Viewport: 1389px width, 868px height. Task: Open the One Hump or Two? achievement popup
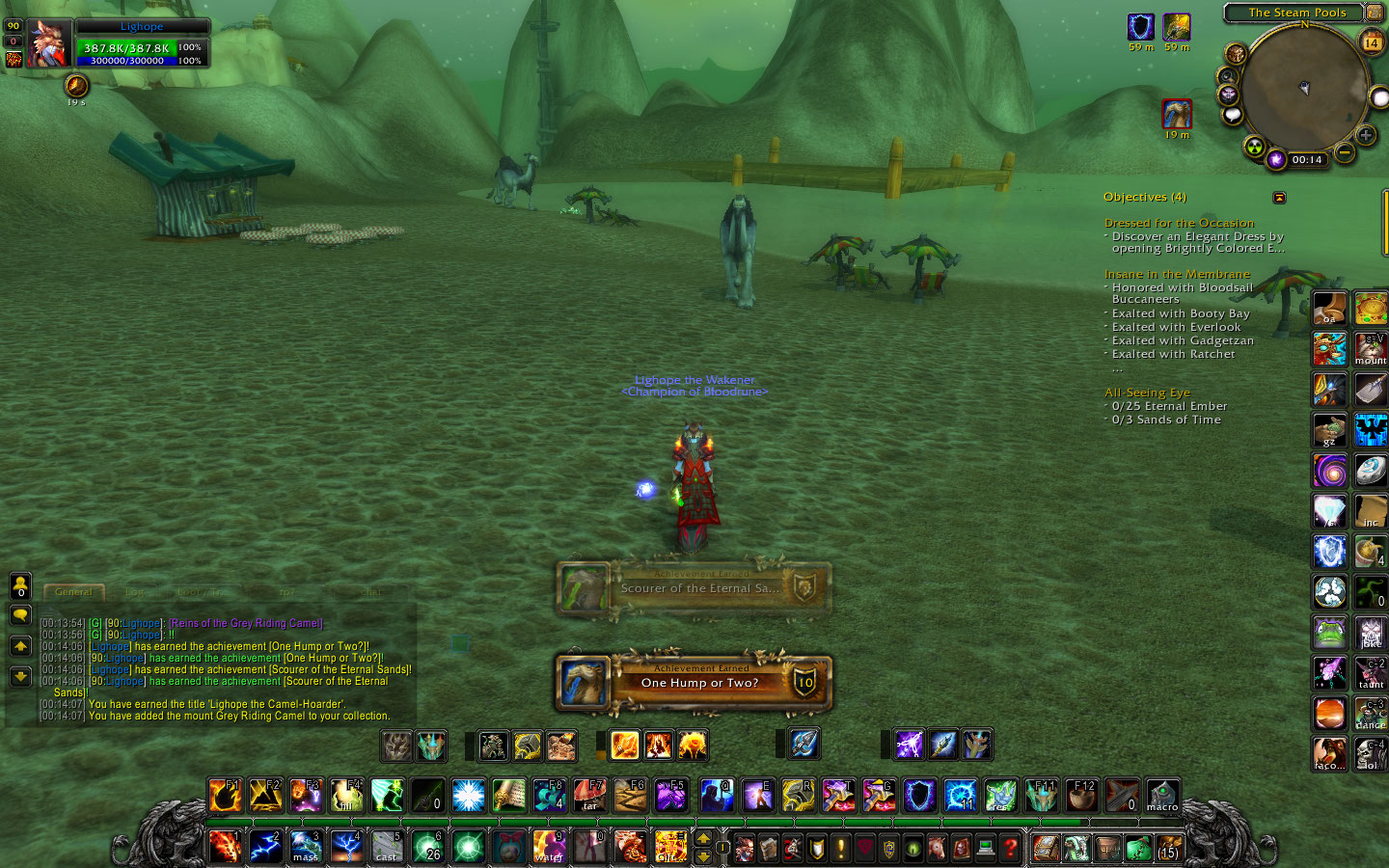click(x=694, y=681)
